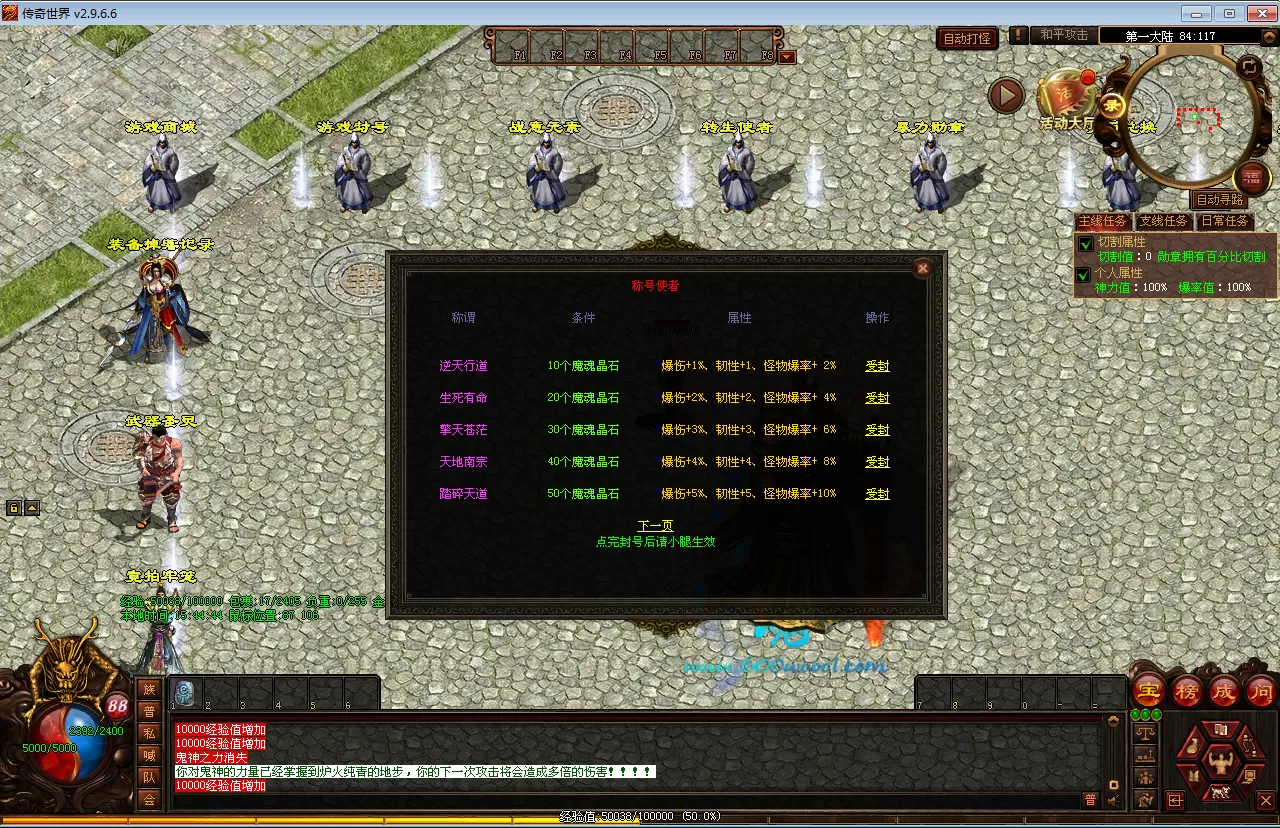The image size is (1280, 828).
Task: Toggle 自动打怪 auto-fight button
Action: [966, 39]
